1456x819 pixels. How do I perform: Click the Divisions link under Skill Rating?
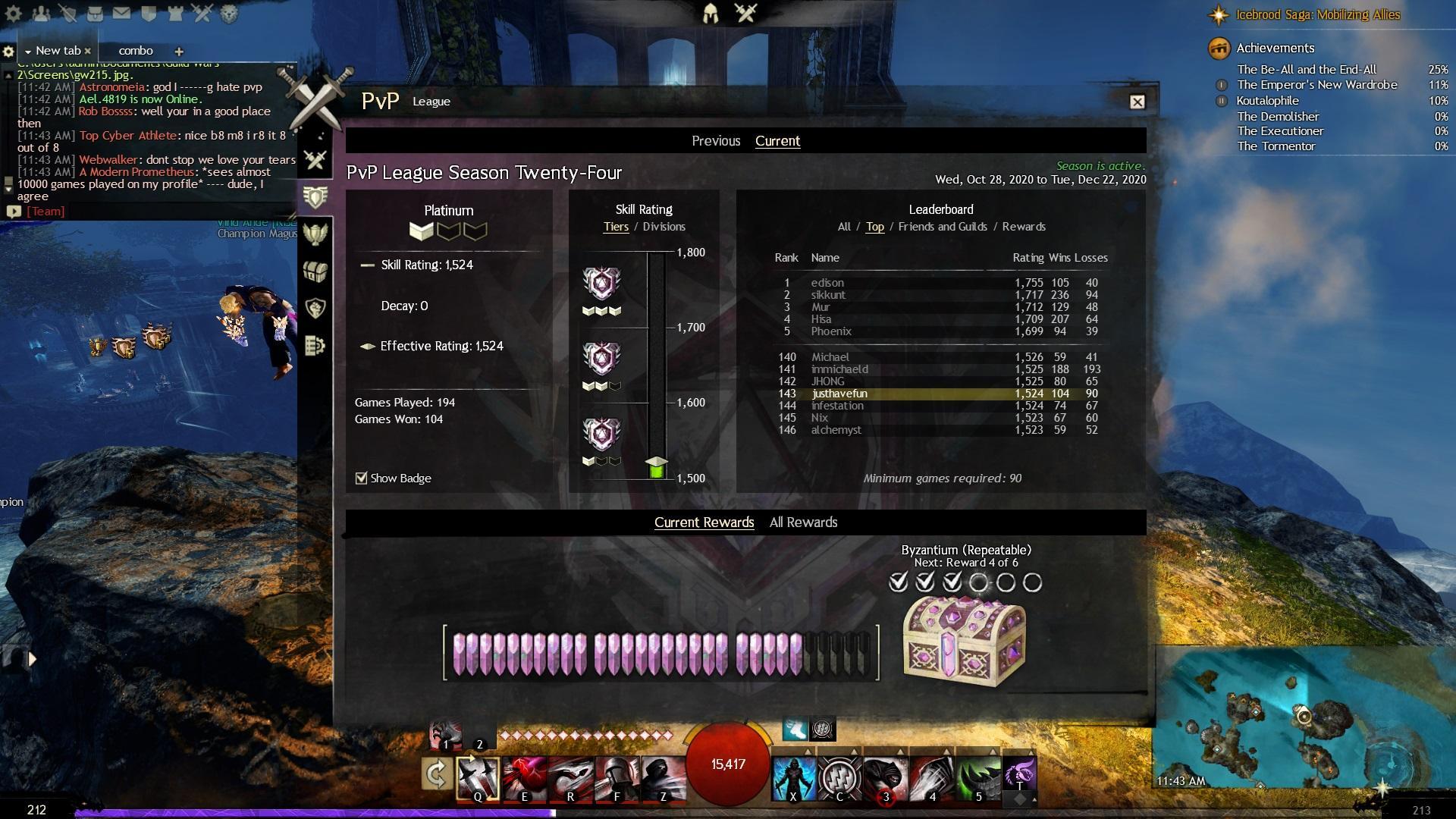point(664,226)
